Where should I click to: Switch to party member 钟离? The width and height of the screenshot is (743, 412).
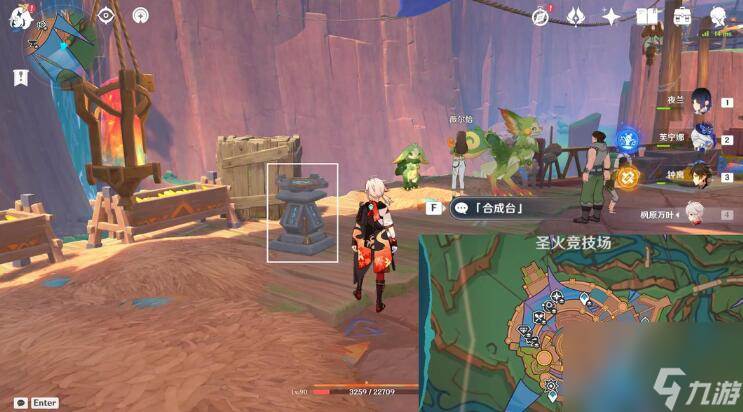point(700,174)
